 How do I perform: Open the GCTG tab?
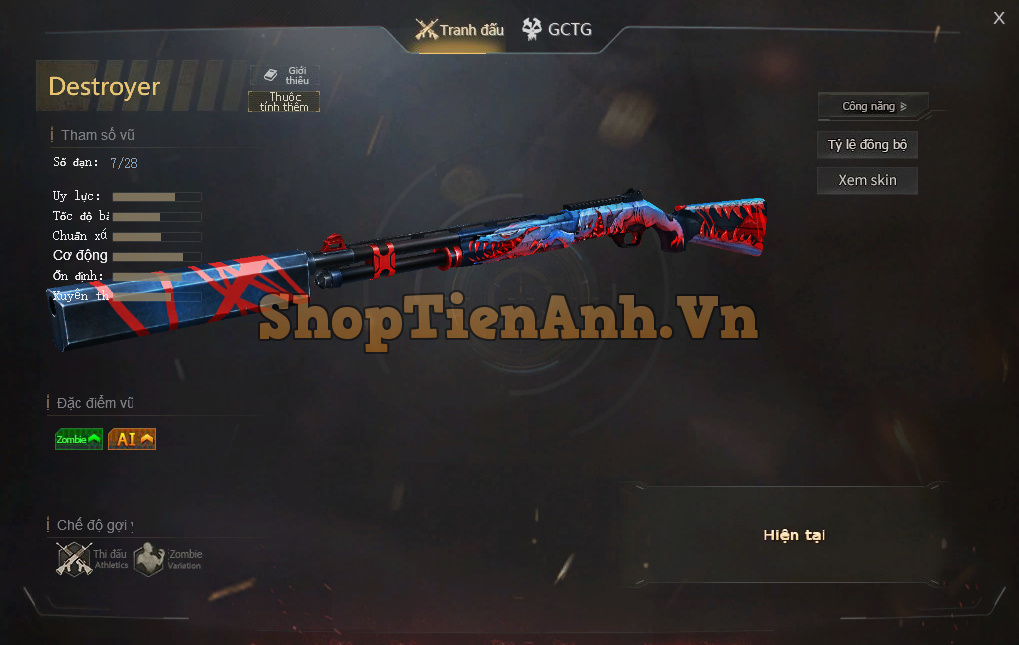pyautogui.click(x=557, y=30)
